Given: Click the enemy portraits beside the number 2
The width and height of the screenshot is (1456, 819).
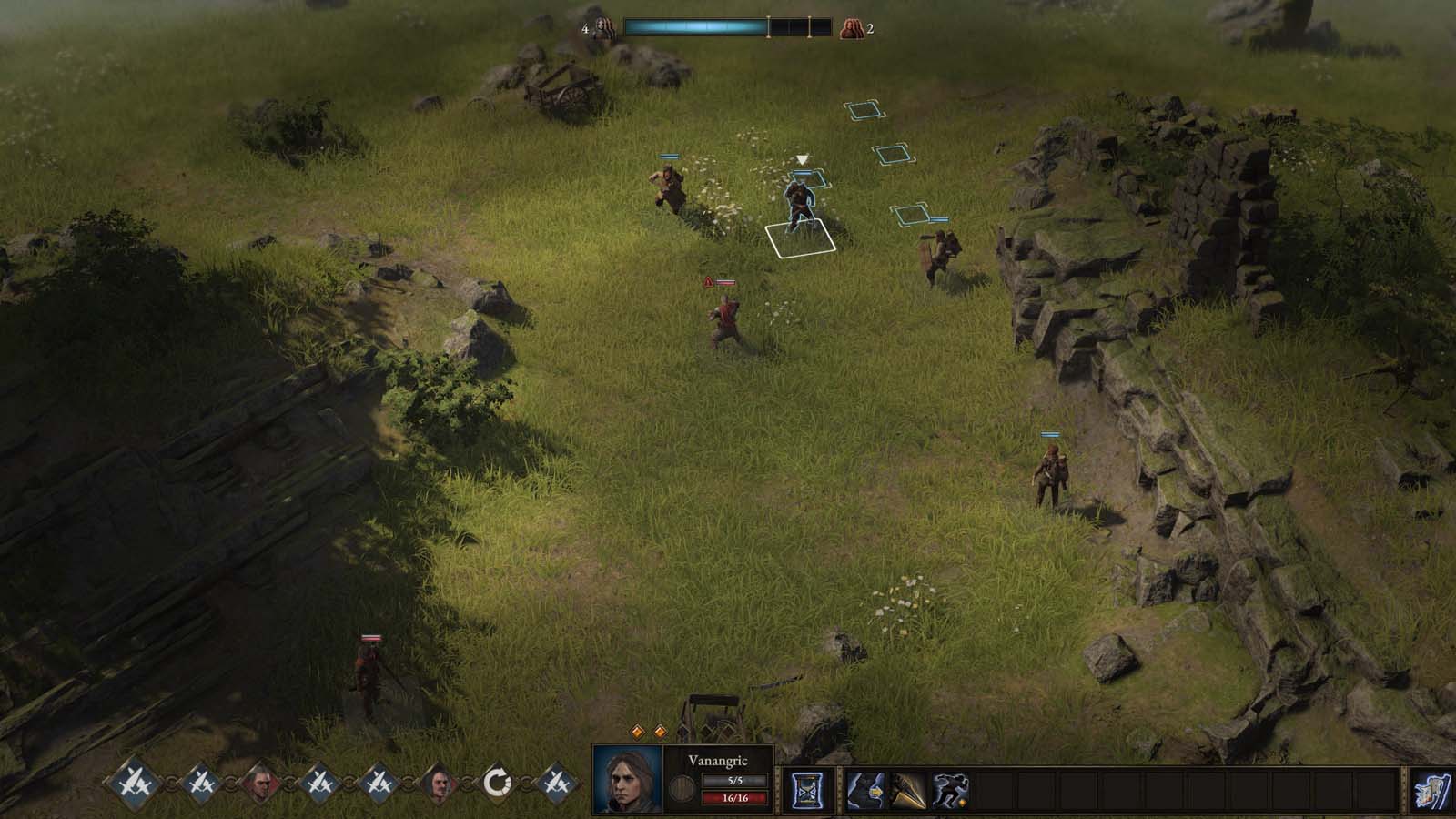Looking at the screenshot, I should (x=852, y=26).
